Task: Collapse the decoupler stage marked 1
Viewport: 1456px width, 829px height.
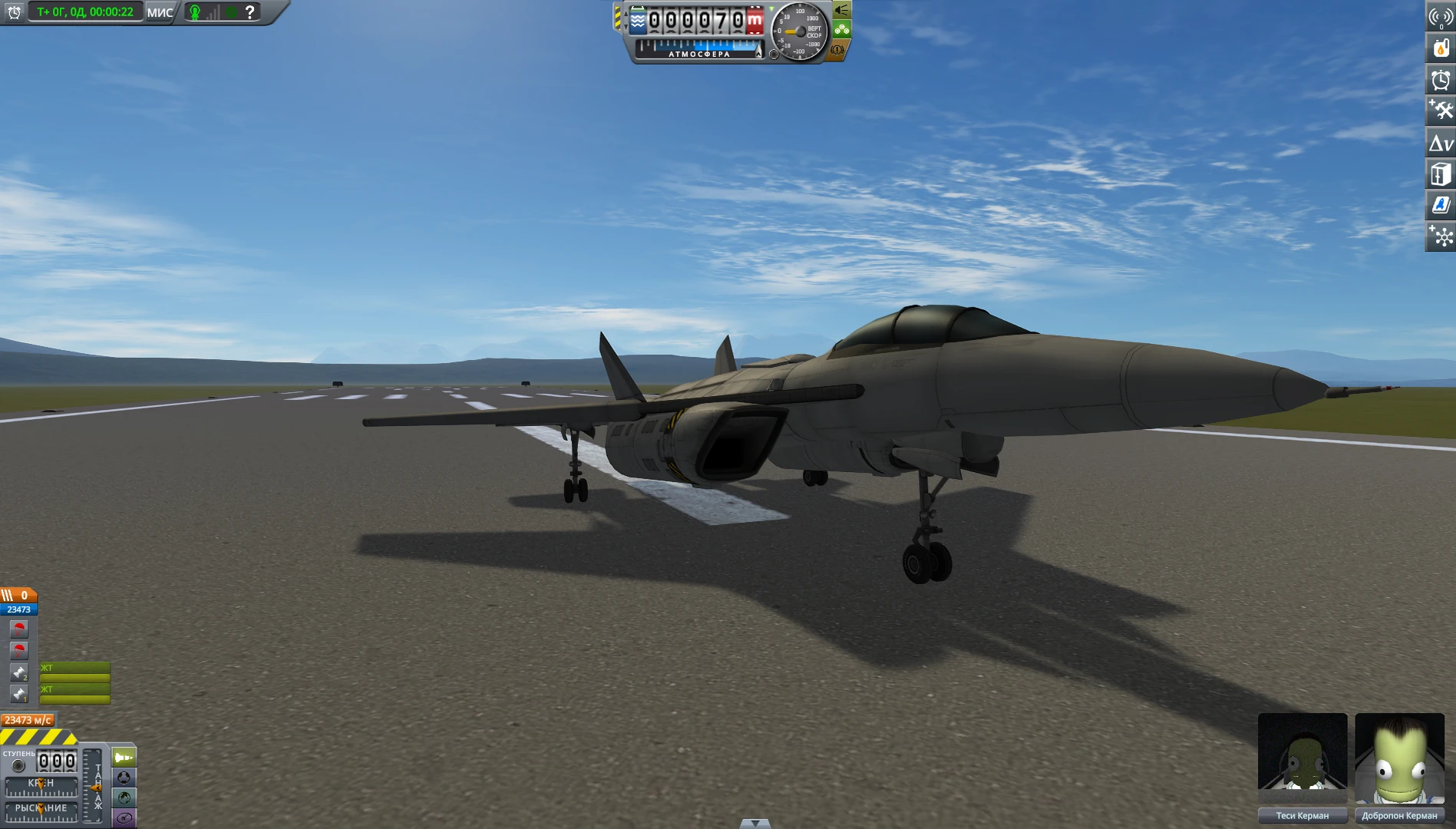Action: [x=18, y=692]
